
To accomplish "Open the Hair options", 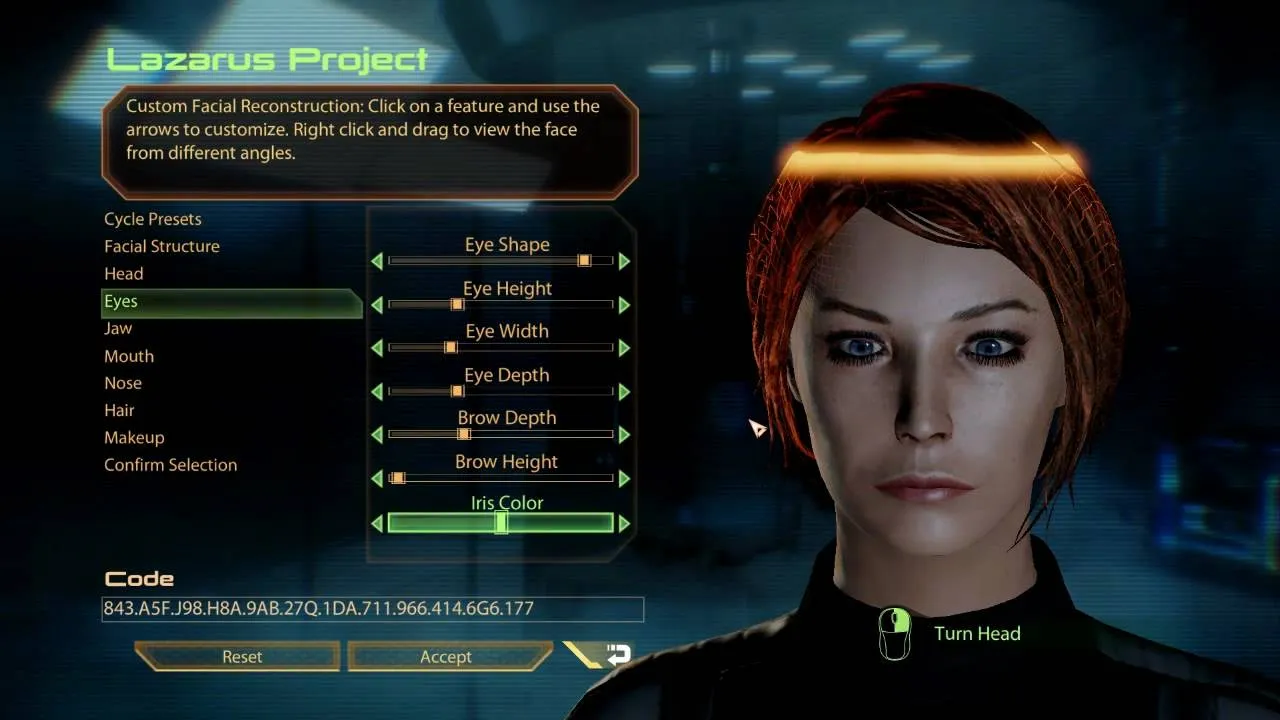I will tap(119, 410).
